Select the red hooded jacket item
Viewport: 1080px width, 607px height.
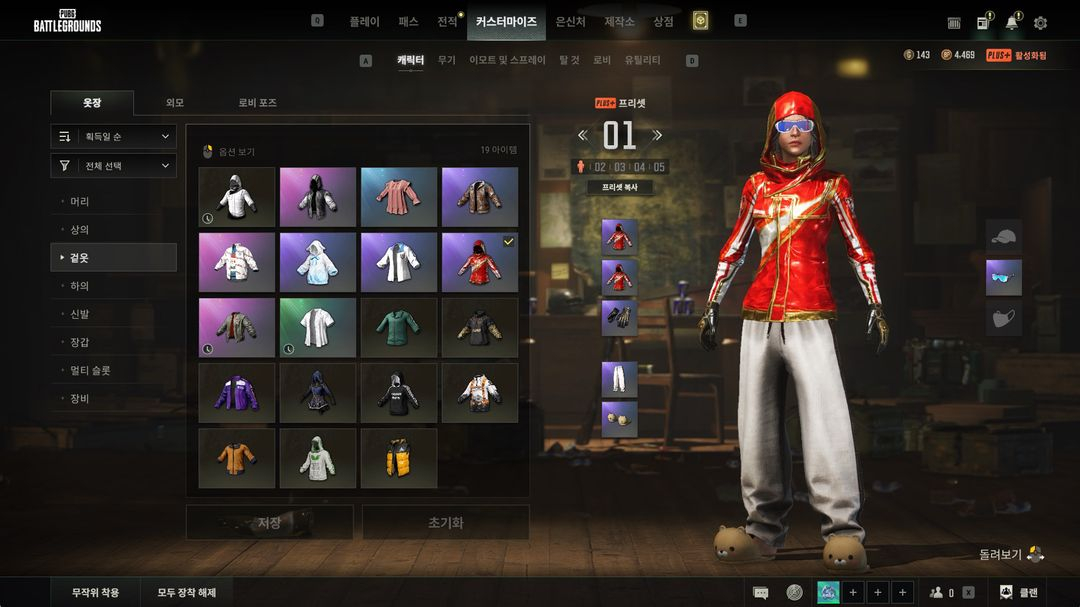[x=479, y=263]
